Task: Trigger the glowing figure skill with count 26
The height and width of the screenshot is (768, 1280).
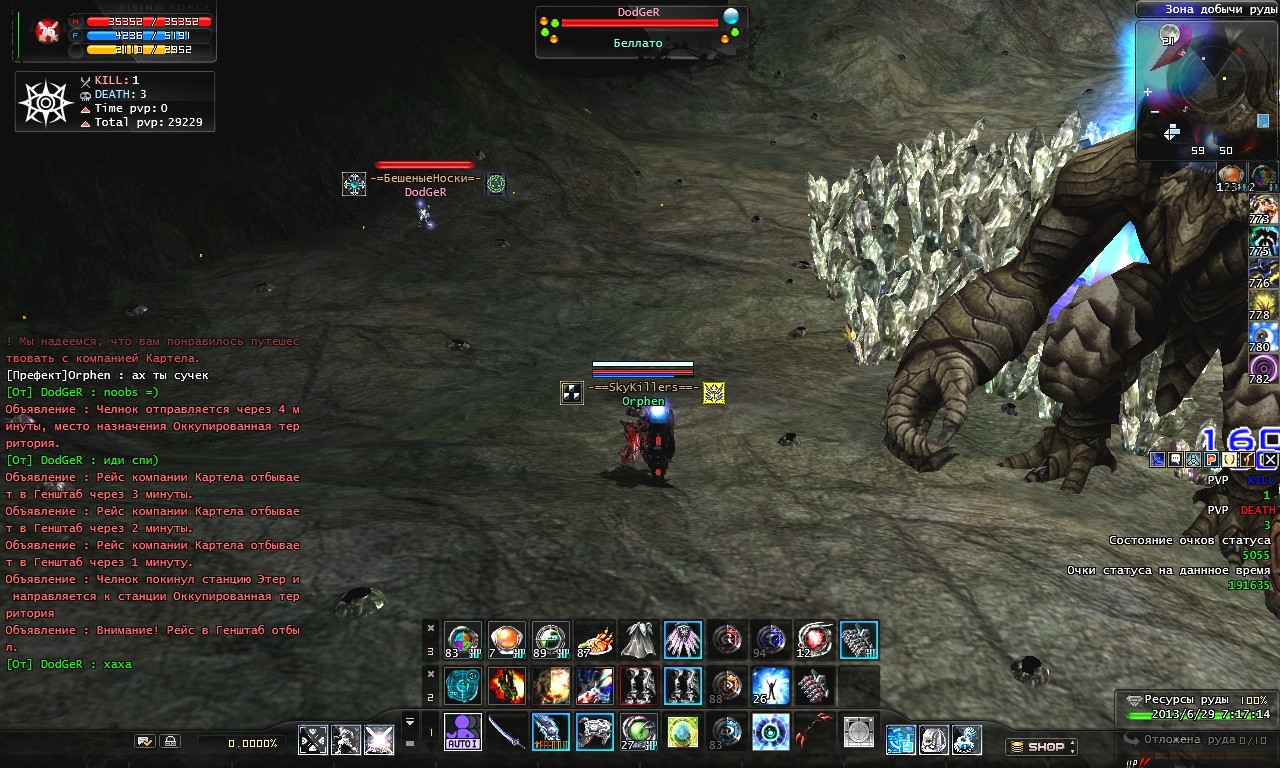Action: click(771, 686)
